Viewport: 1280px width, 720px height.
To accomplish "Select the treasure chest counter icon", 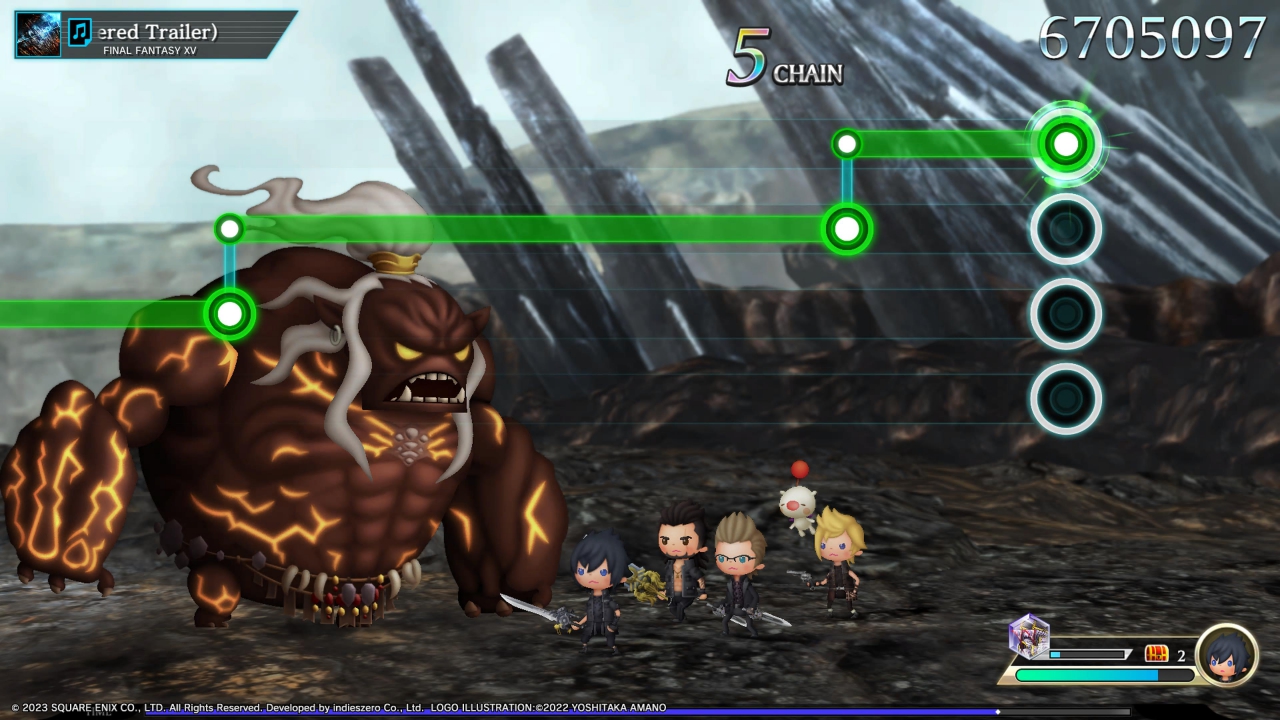I will [1156, 654].
